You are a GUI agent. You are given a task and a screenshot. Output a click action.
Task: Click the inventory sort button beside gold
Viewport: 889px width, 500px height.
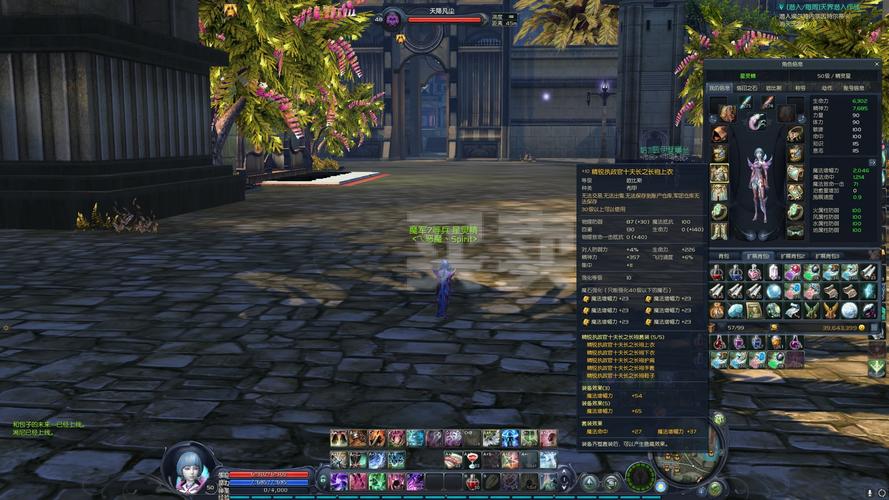click(874, 327)
